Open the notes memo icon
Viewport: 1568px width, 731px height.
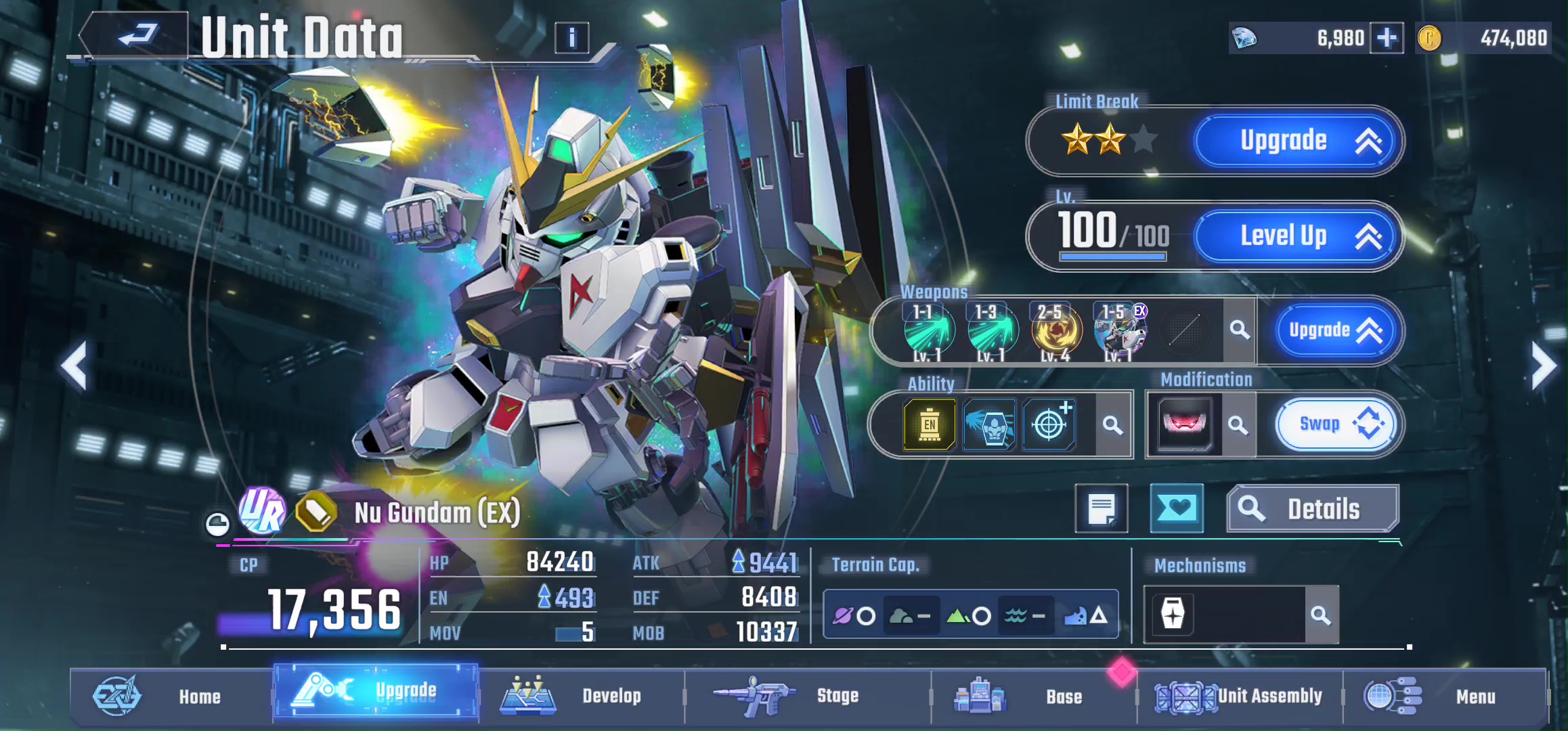(1102, 508)
